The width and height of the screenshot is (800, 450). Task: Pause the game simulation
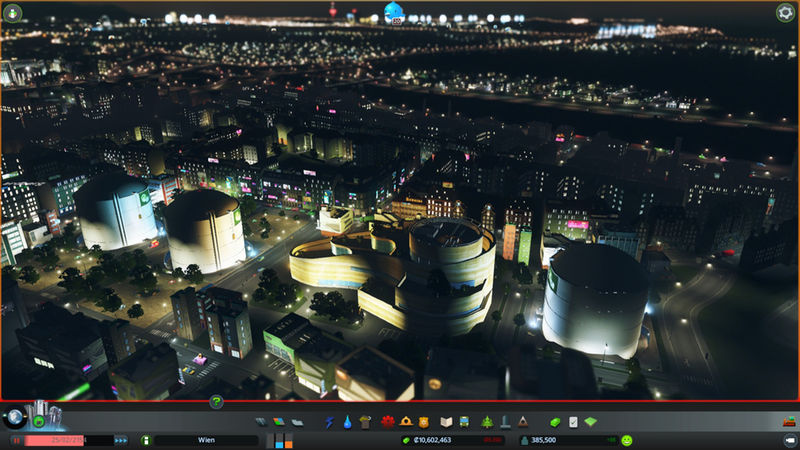point(17,440)
